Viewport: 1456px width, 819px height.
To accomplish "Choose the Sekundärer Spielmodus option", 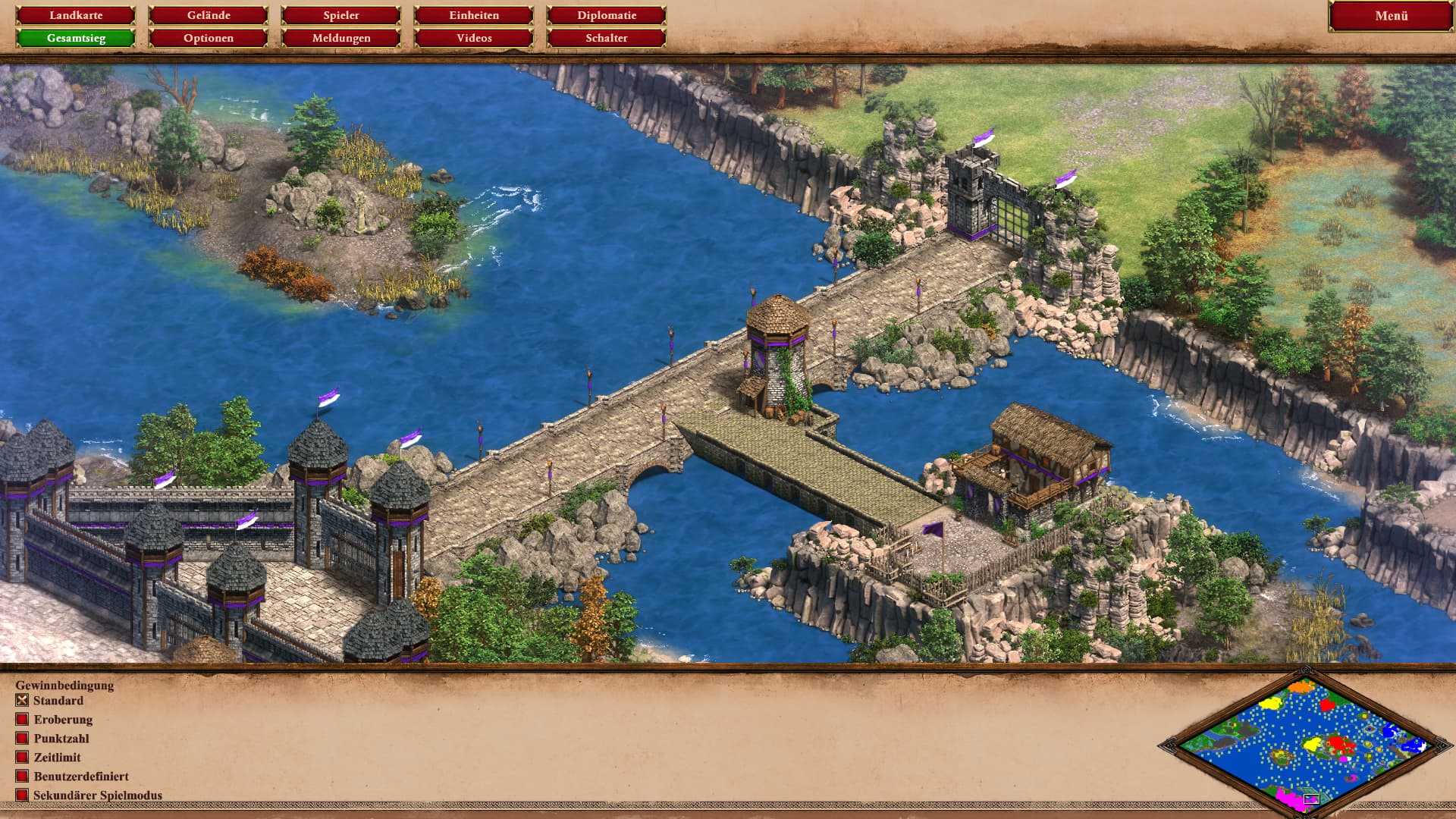I will [22, 795].
